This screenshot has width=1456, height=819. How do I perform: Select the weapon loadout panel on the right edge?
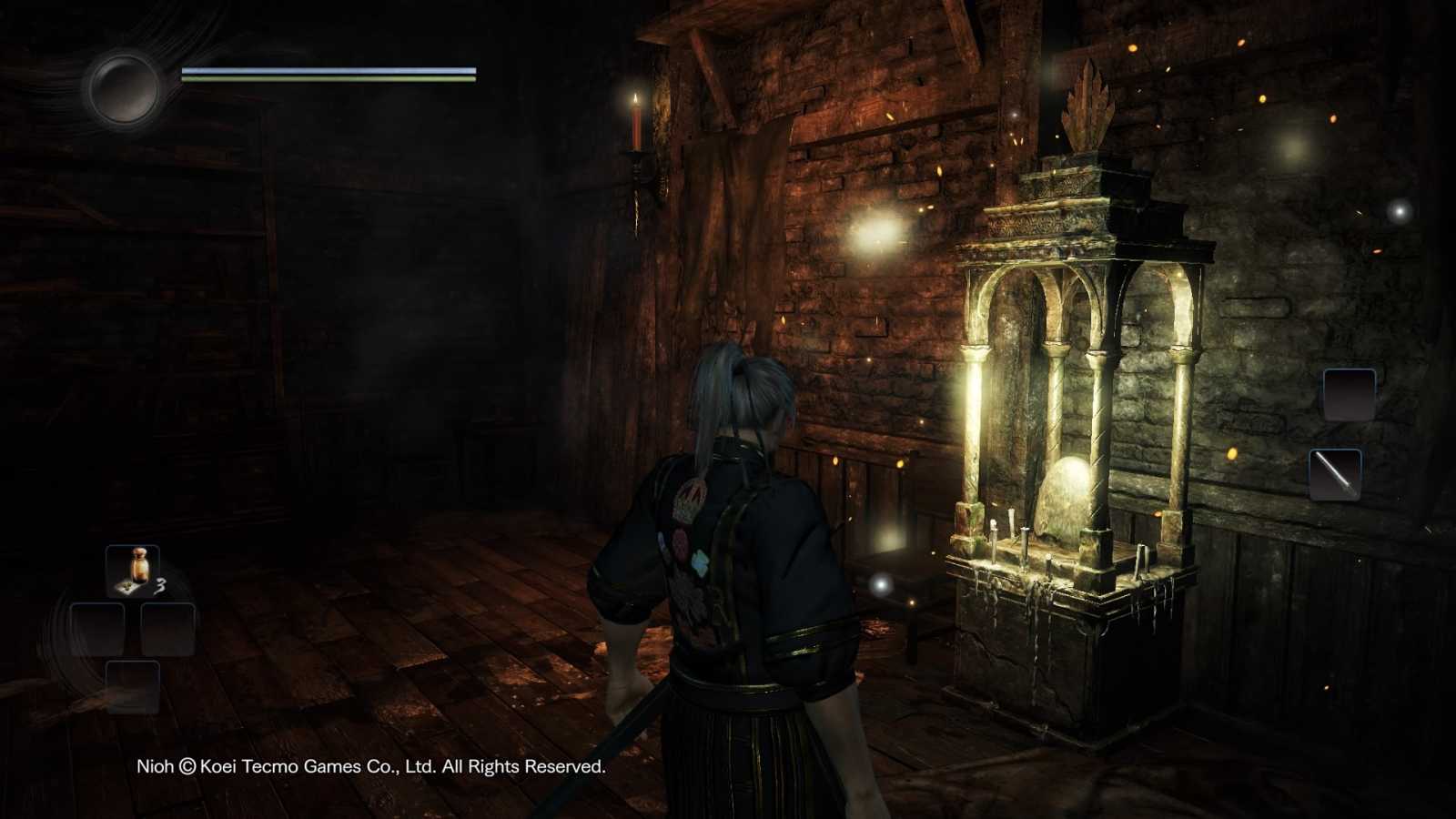click(x=1342, y=432)
